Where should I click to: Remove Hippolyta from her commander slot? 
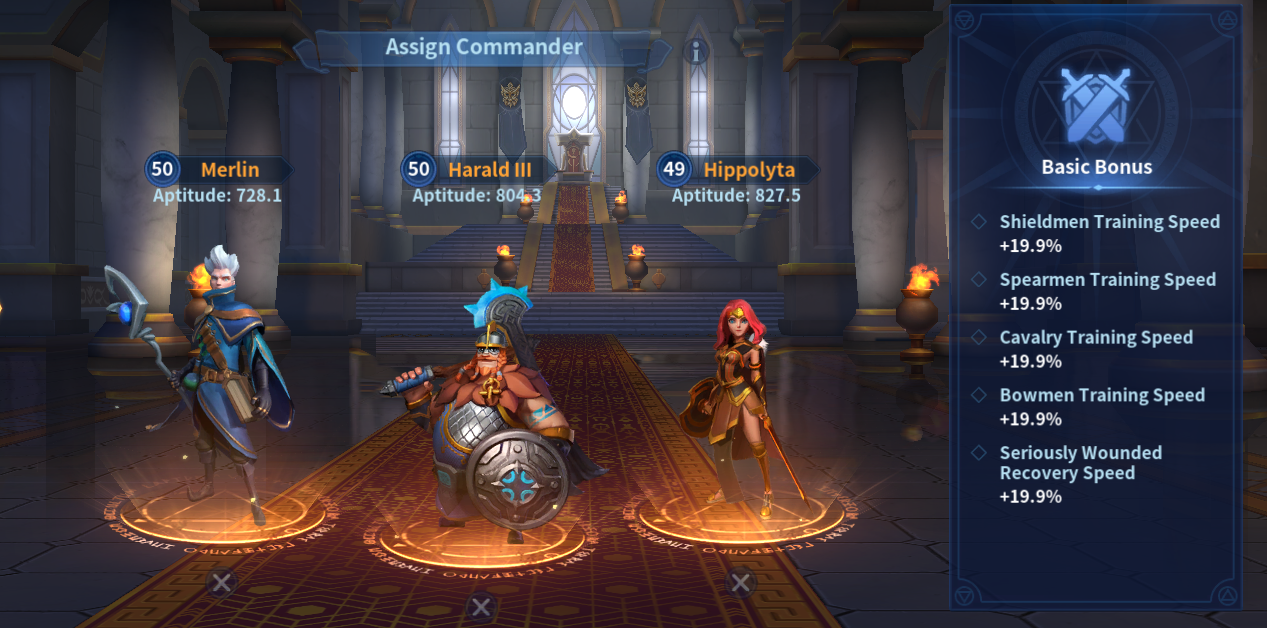740,582
